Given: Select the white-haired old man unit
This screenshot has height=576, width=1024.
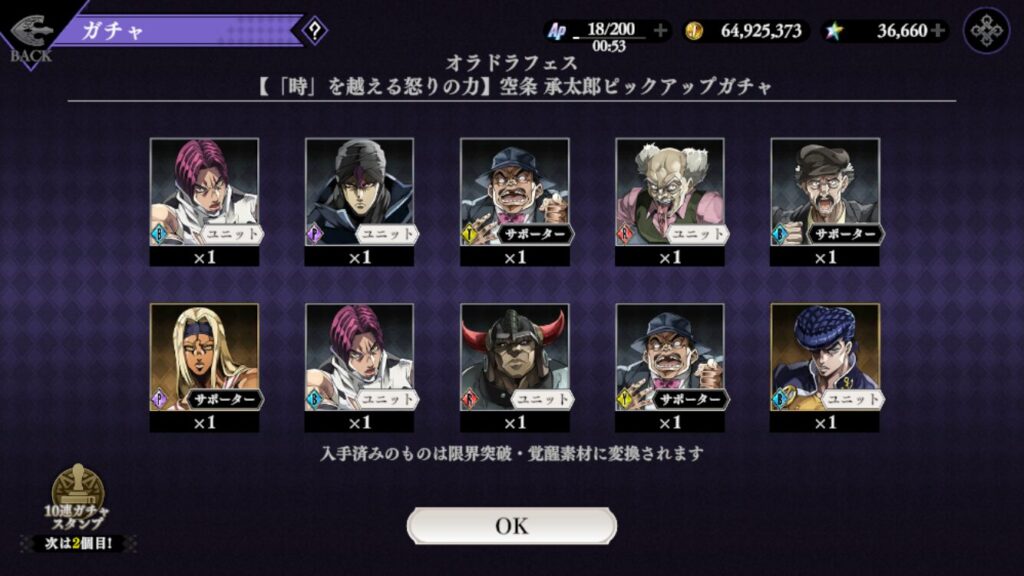Looking at the screenshot, I should coord(669,192).
